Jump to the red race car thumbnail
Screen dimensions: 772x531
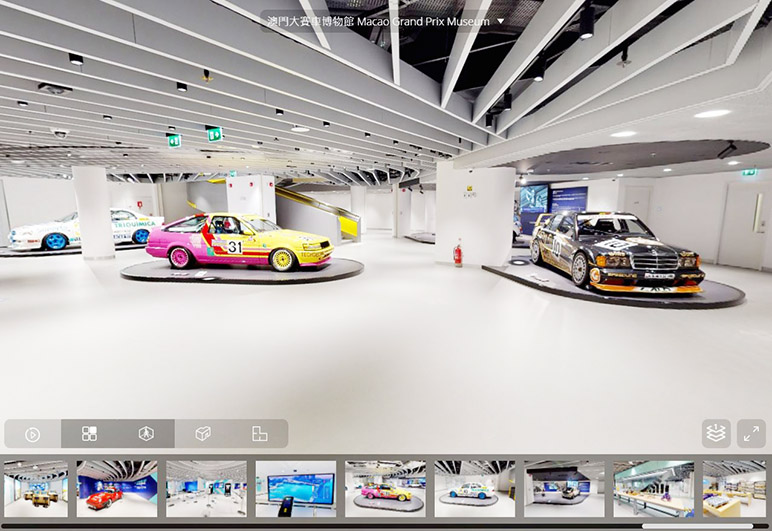pos(117,489)
